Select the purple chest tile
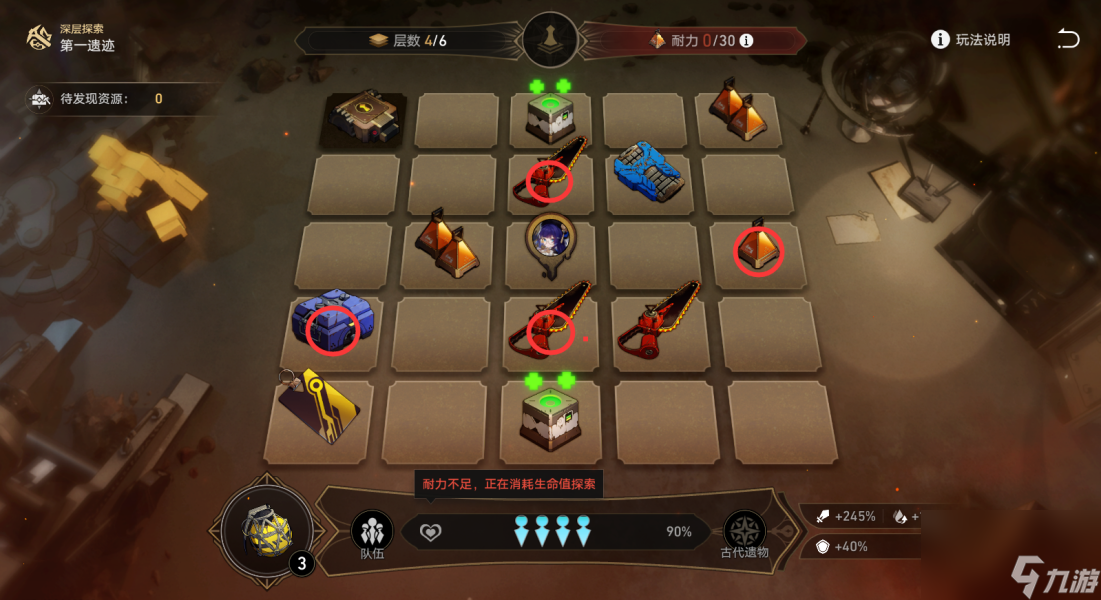 tap(333, 319)
